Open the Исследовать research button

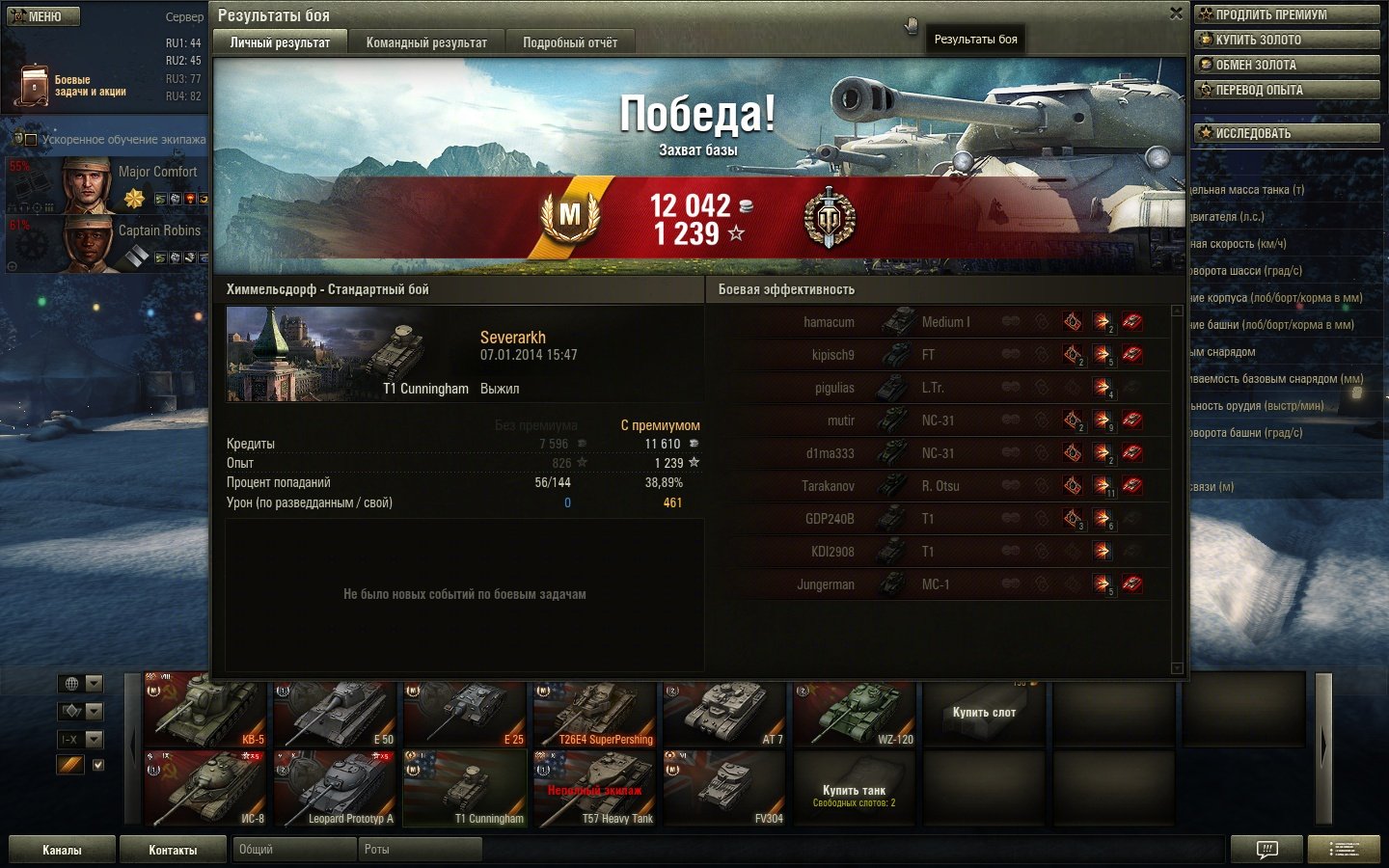1287,133
